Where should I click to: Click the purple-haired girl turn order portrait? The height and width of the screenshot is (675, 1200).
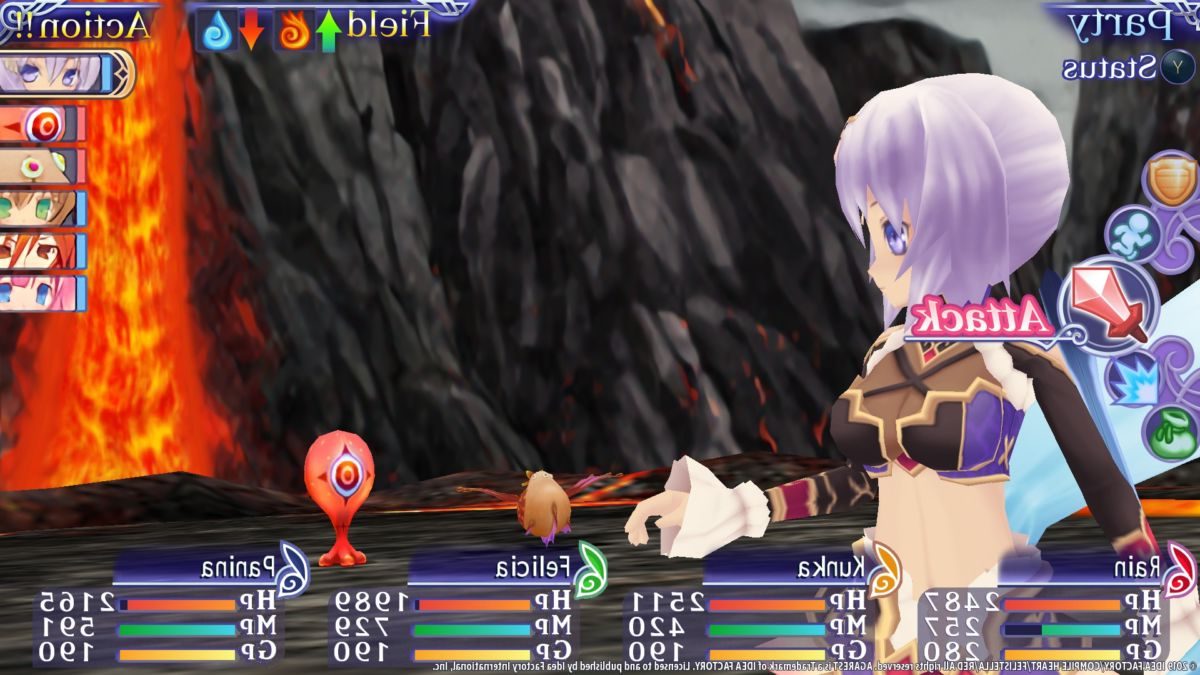click(62, 74)
